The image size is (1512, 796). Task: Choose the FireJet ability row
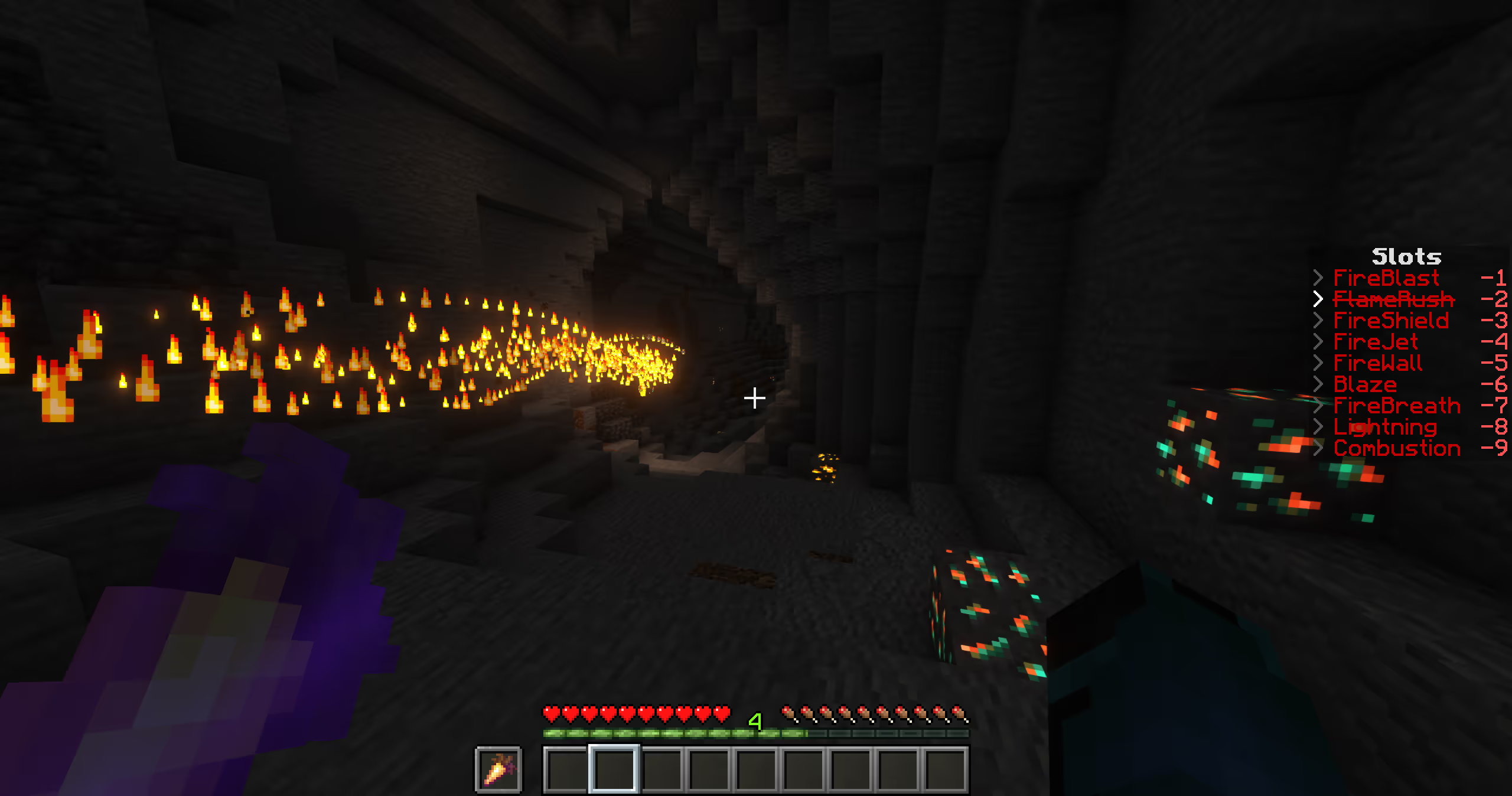[x=1376, y=342]
